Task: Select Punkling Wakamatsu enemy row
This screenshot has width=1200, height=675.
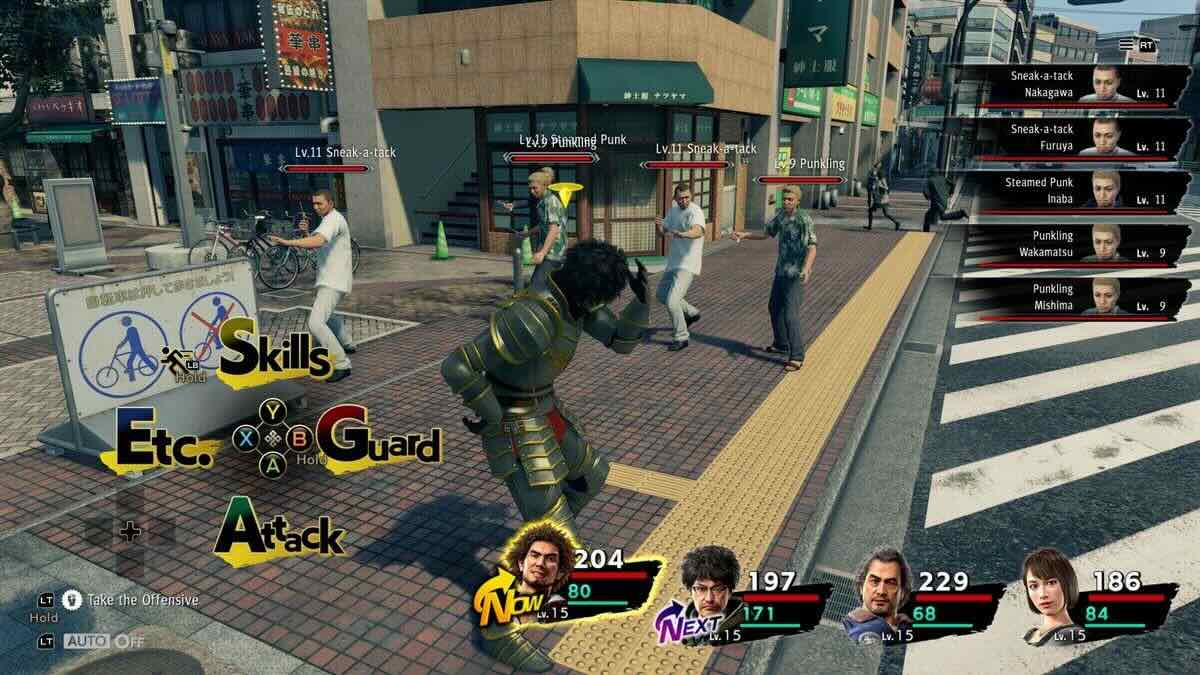Action: (x=1071, y=245)
